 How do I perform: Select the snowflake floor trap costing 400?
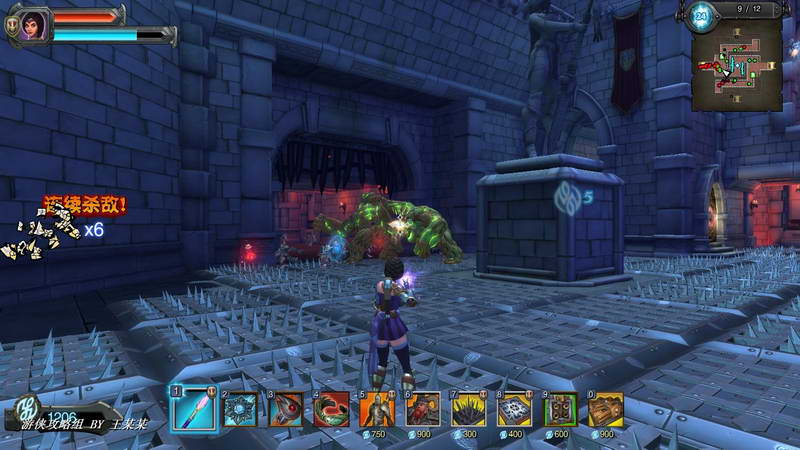point(515,409)
